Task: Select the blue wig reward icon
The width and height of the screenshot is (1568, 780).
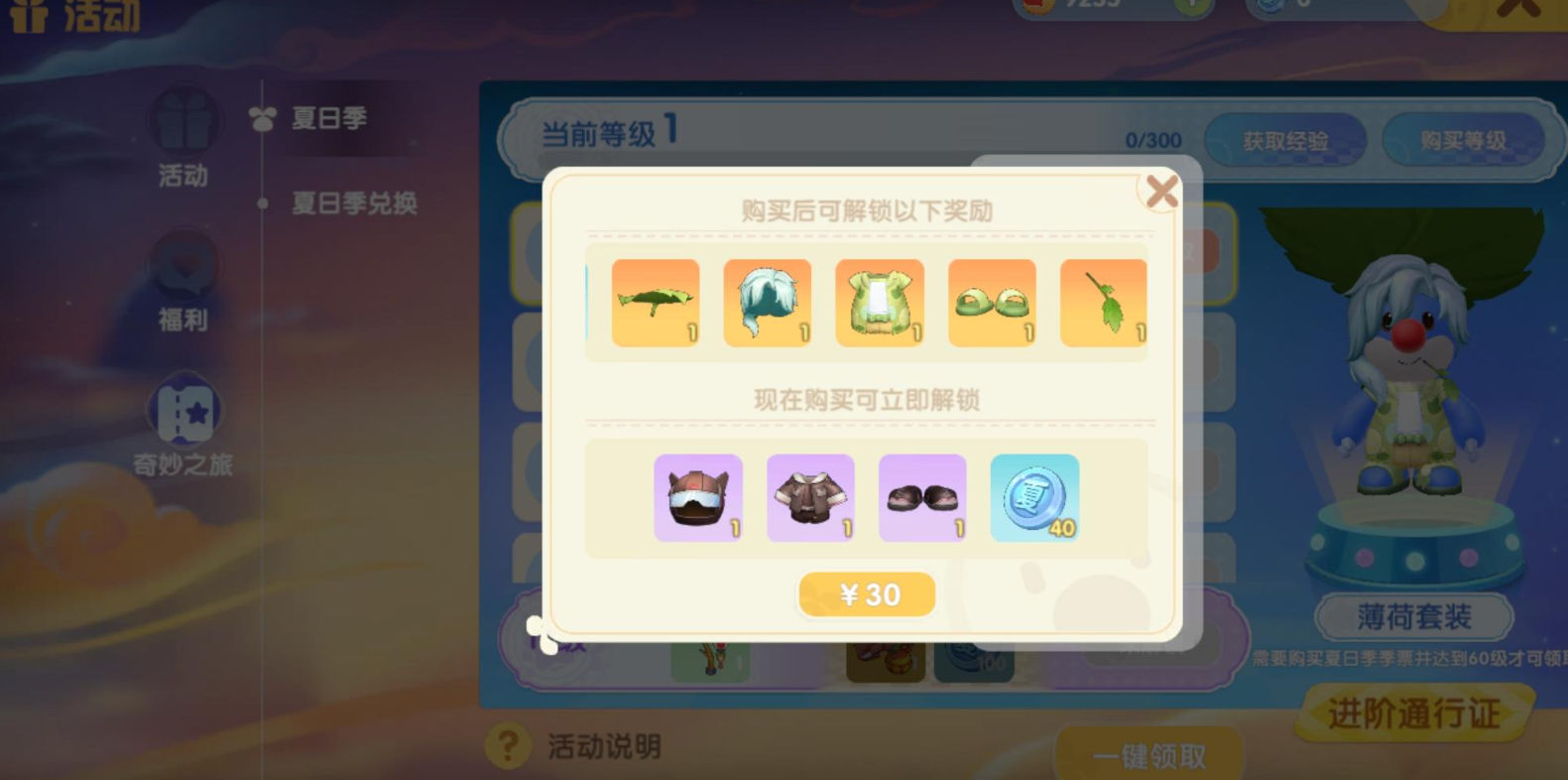Action: click(x=768, y=303)
